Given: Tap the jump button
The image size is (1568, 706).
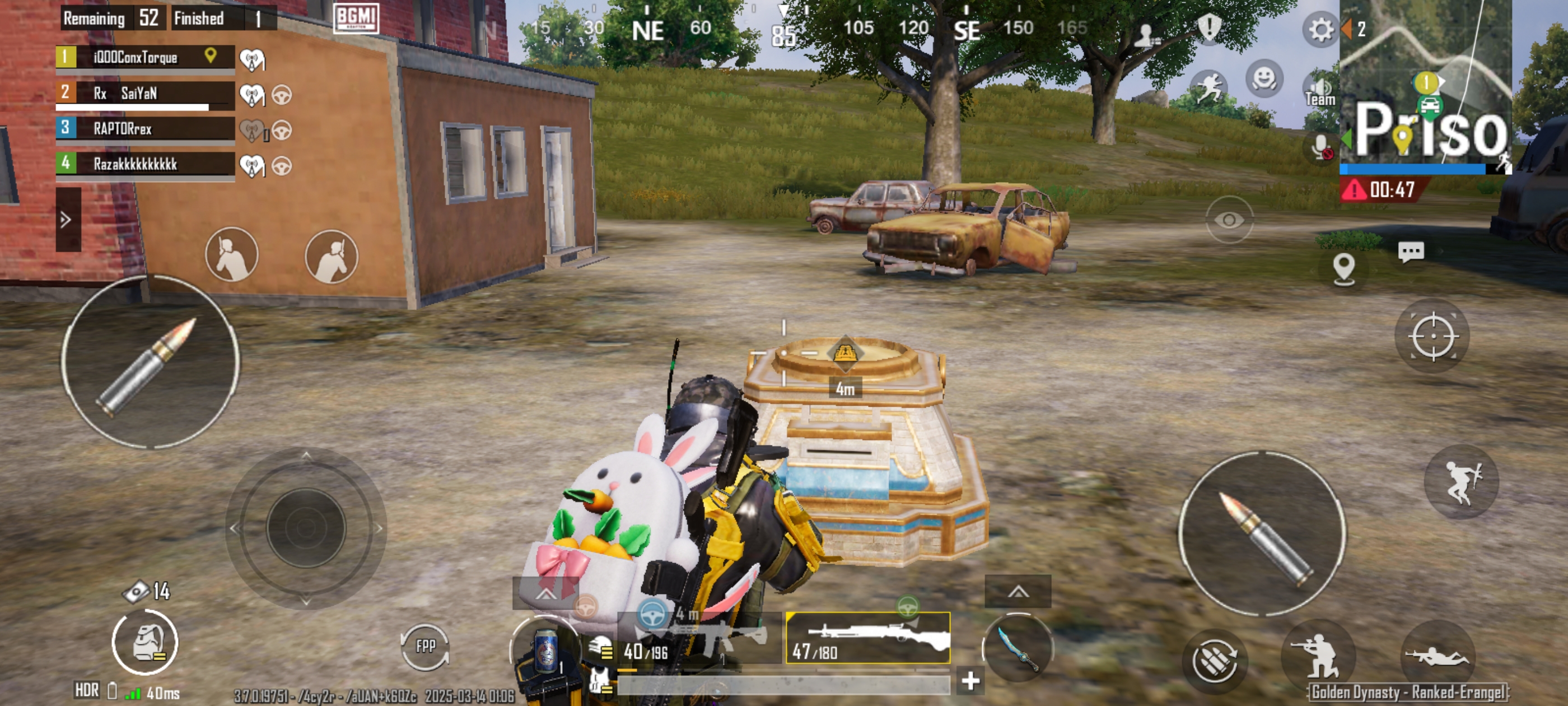Looking at the screenshot, I should [1462, 482].
